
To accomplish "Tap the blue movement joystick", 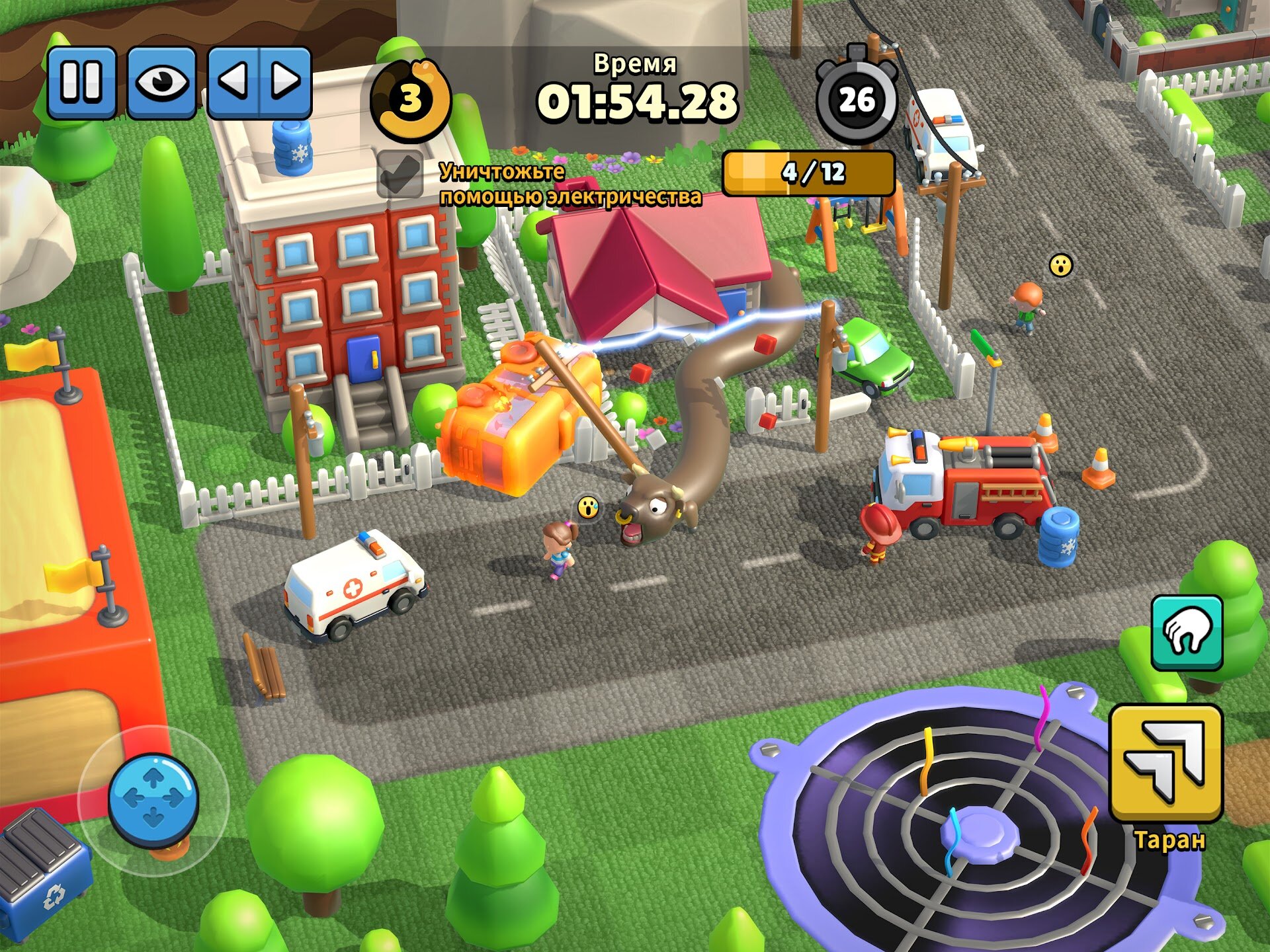I will tap(153, 799).
